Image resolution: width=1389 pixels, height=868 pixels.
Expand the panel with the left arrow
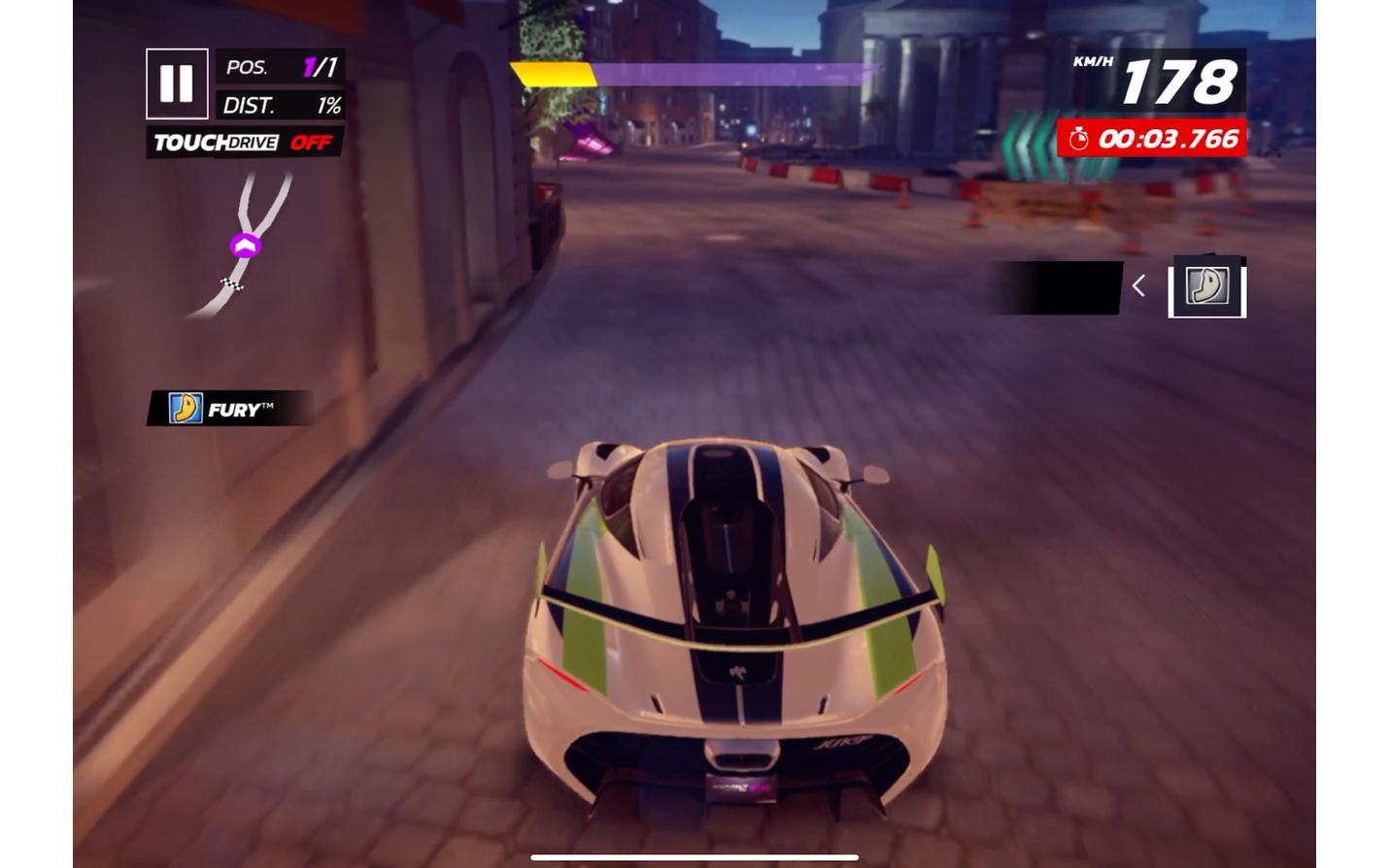point(1139,286)
